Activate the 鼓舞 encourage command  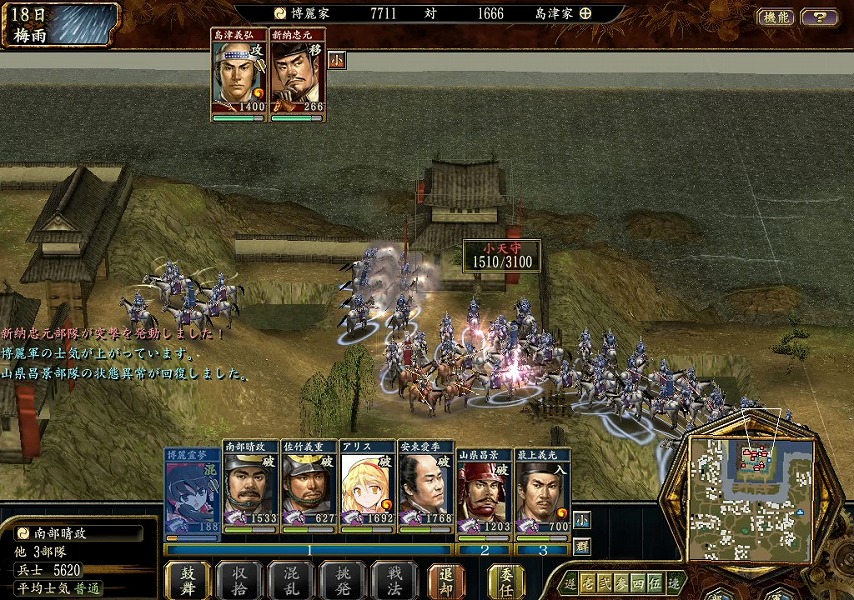pyautogui.click(x=187, y=580)
